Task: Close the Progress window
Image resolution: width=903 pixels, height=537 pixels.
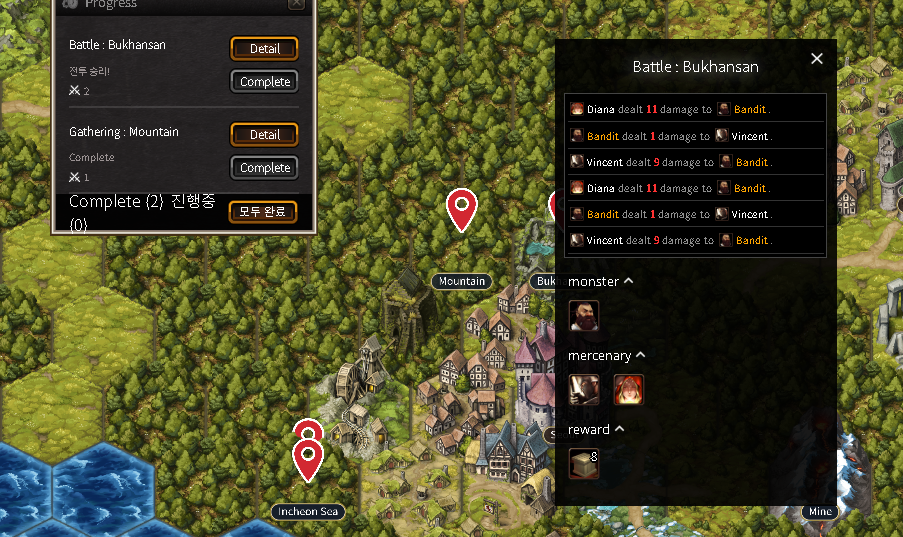Action: click(296, 4)
